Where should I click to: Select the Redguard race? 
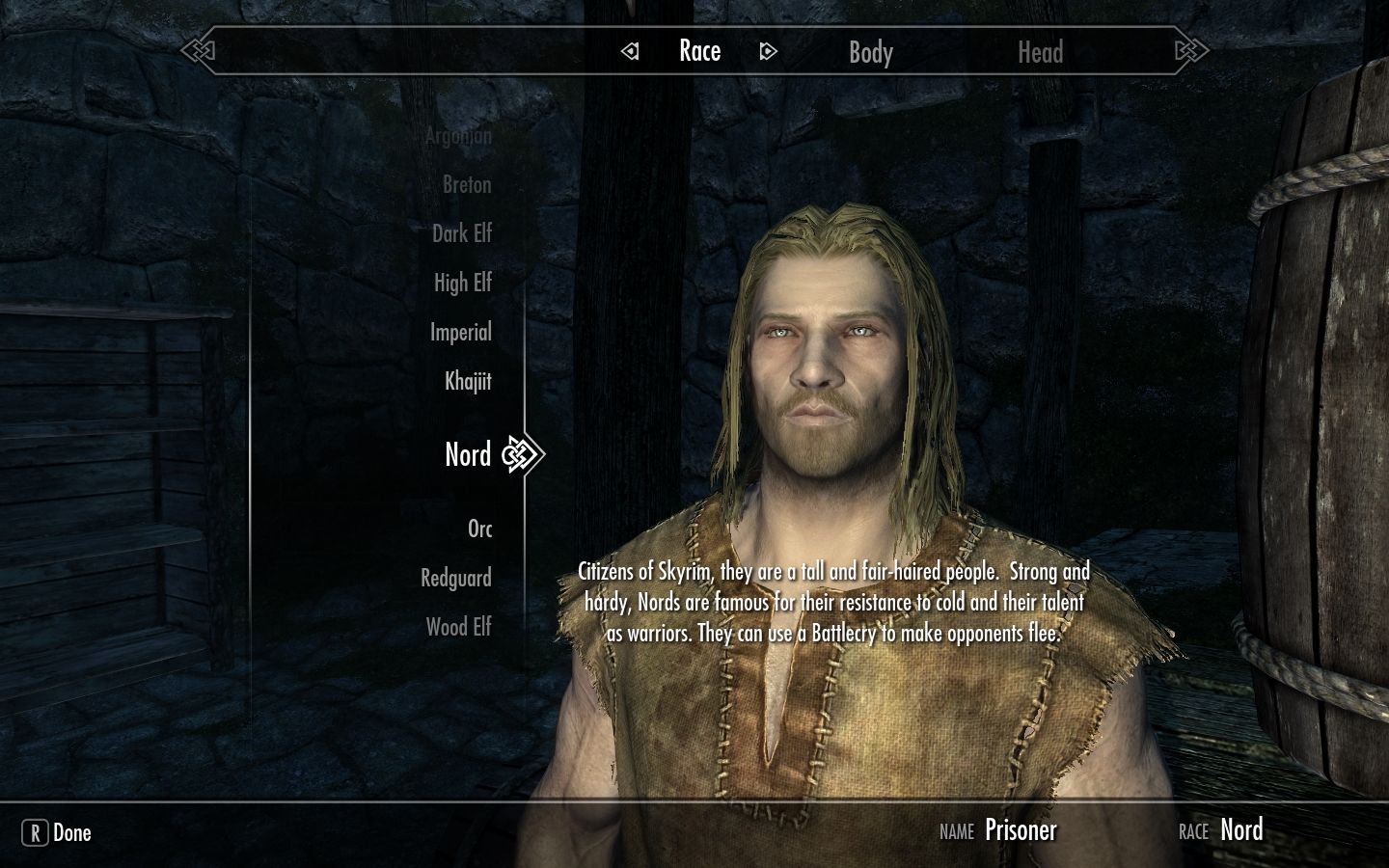[455, 578]
